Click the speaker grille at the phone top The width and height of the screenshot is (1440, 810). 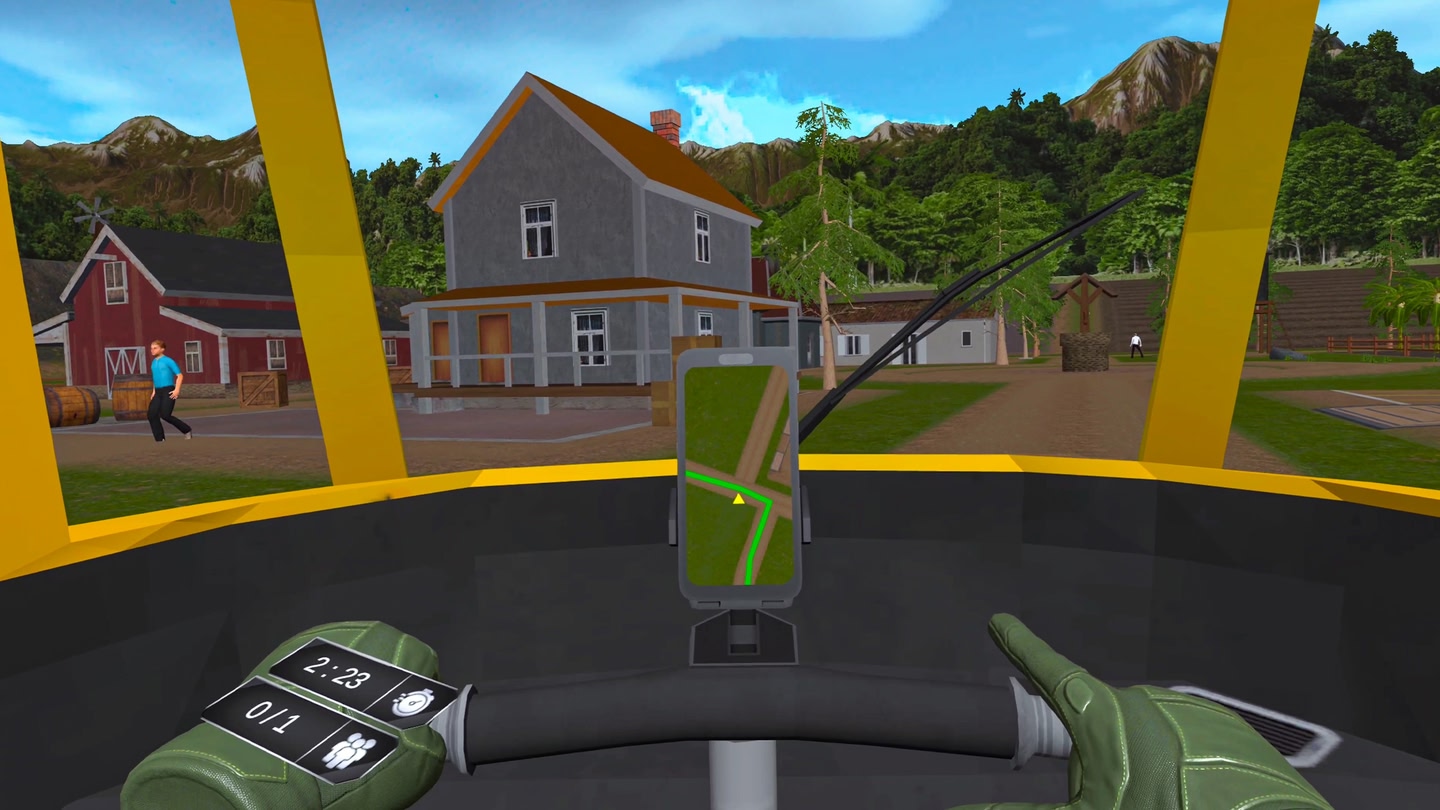[737, 357]
